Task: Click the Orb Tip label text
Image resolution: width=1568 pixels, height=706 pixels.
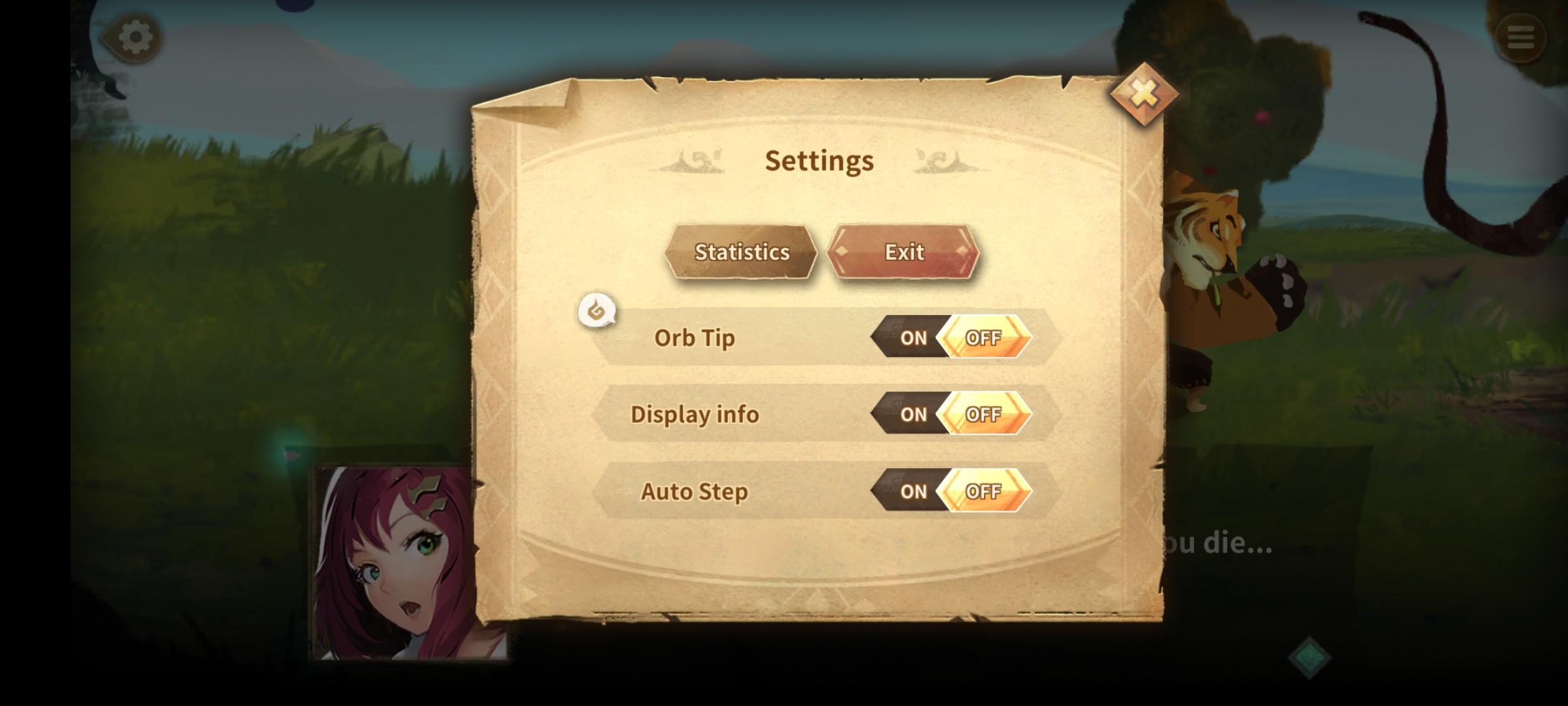Action: point(694,337)
